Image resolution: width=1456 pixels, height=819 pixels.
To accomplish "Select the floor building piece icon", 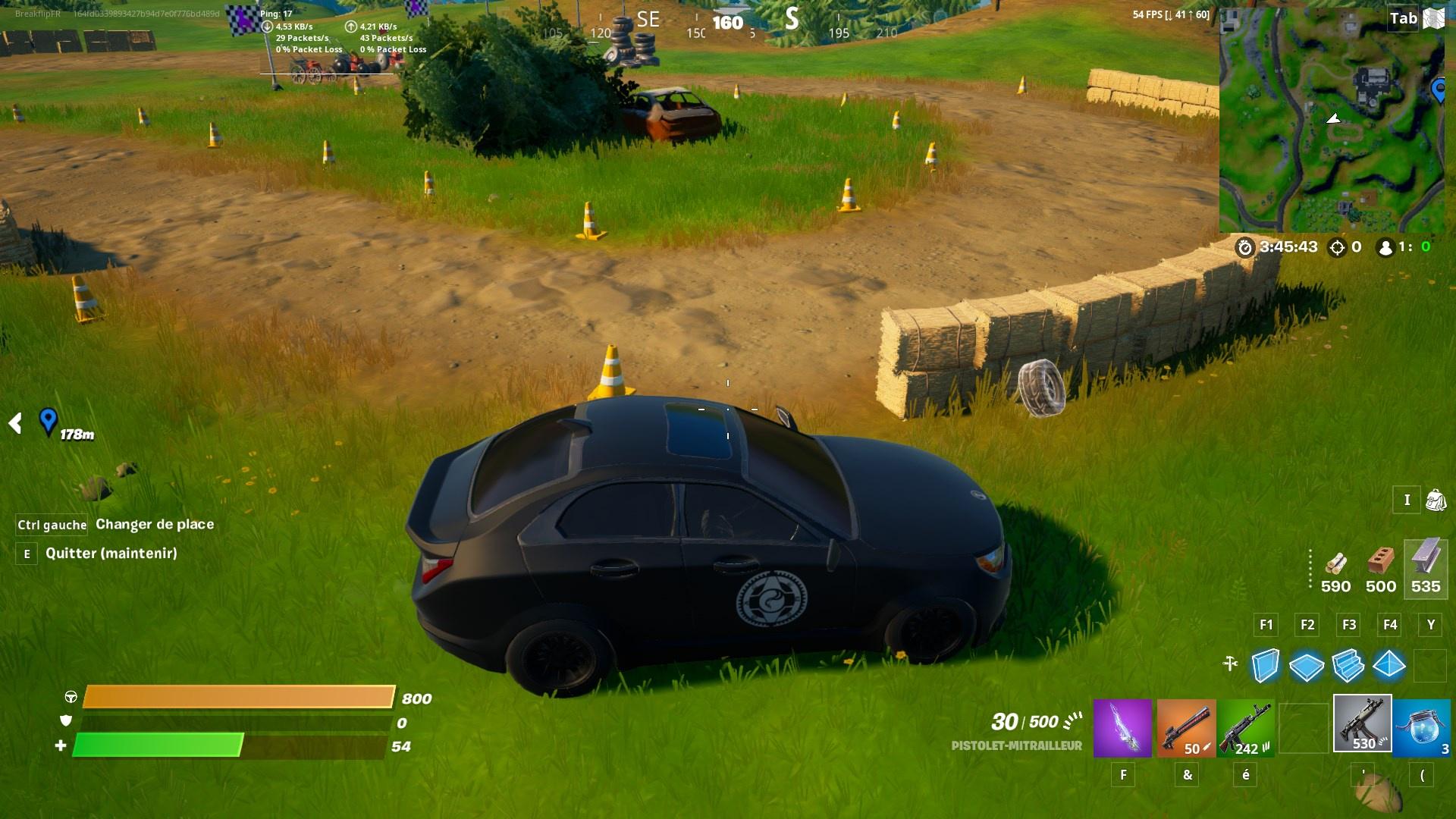I will 1307,667.
